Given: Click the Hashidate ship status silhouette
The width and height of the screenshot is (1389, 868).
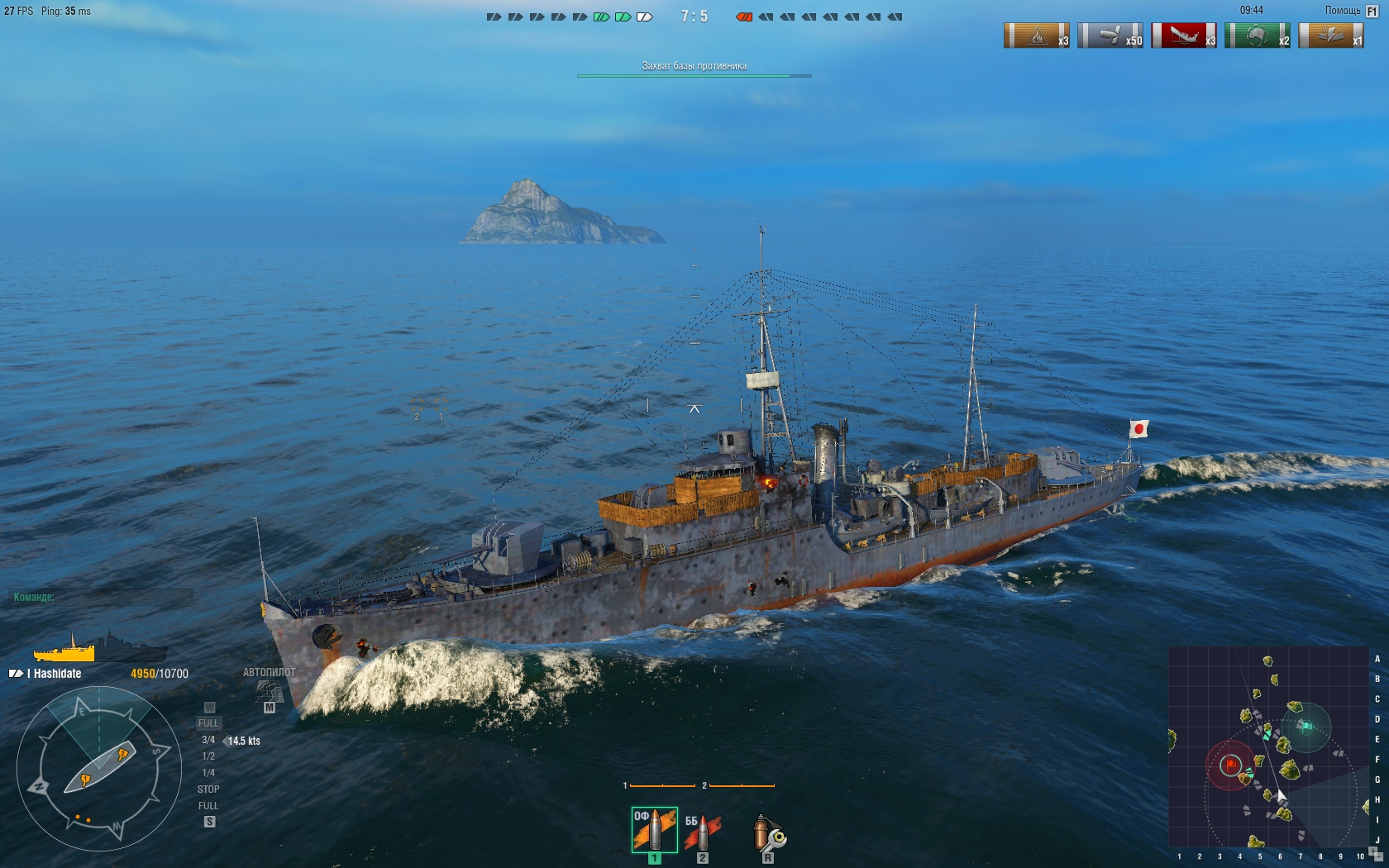Looking at the screenshot, I should coord(99,647).
